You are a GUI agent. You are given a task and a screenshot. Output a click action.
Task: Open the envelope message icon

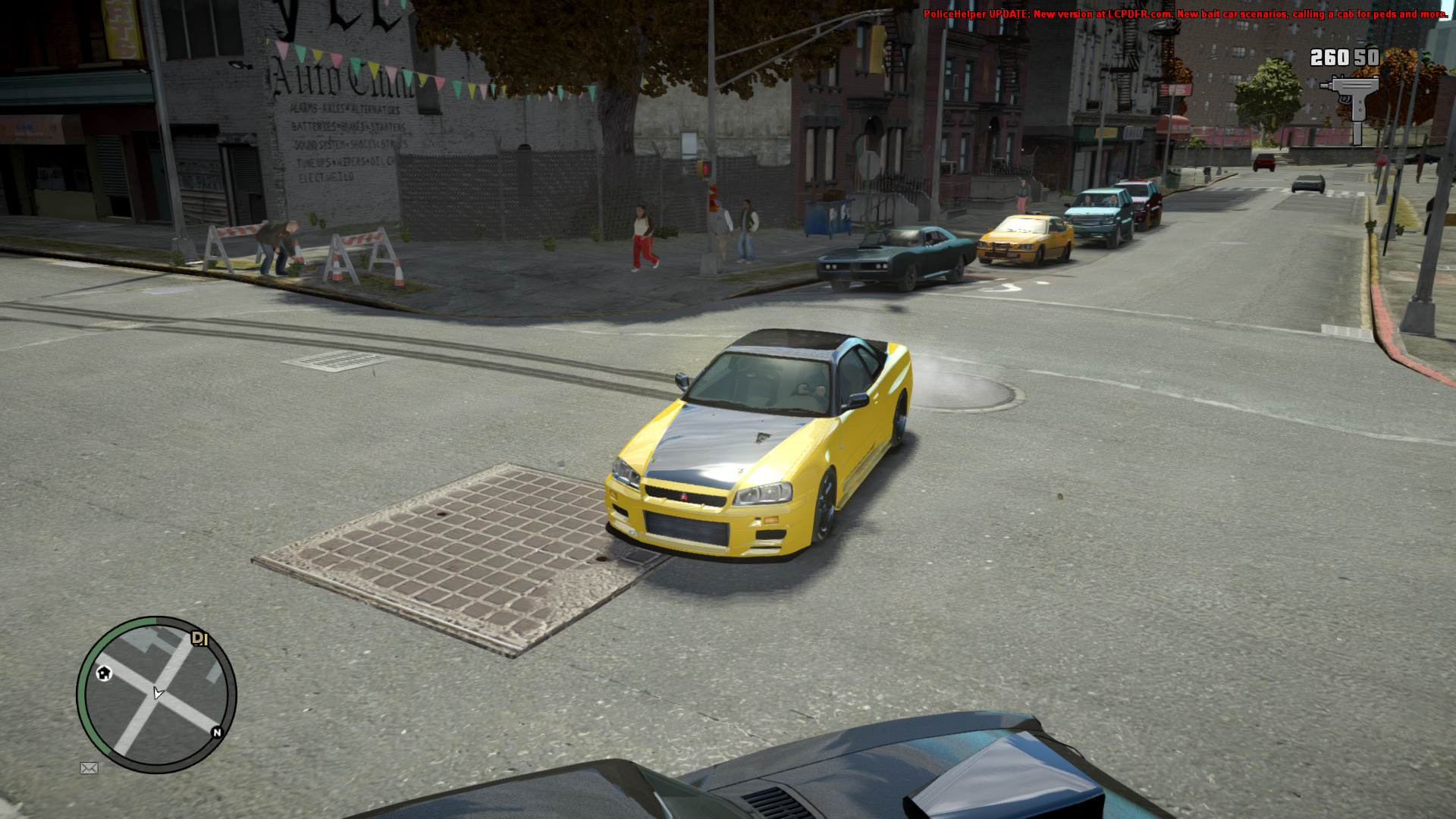[89, 768]
